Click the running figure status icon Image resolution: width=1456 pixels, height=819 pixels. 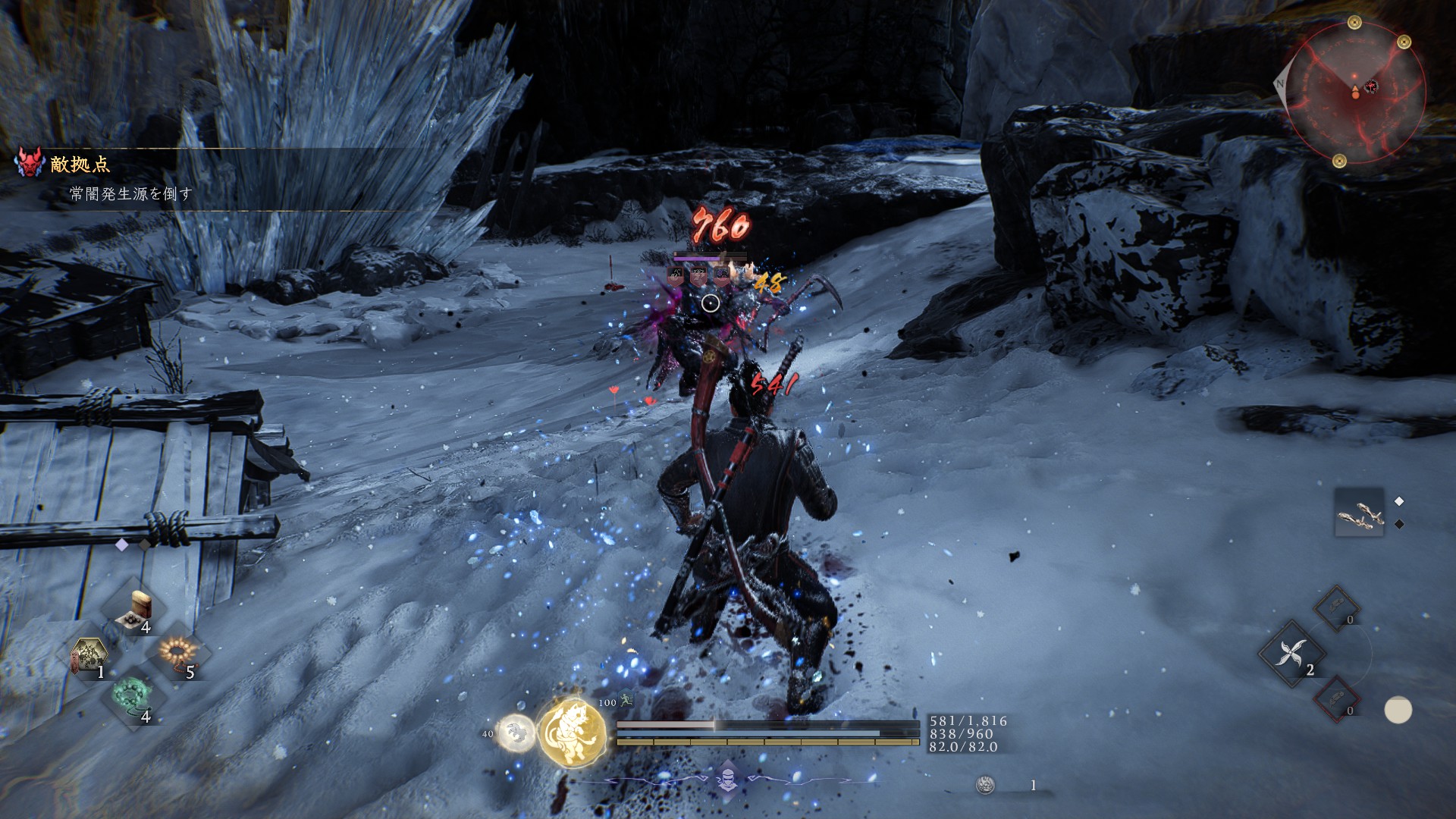[x=626, y=701]
